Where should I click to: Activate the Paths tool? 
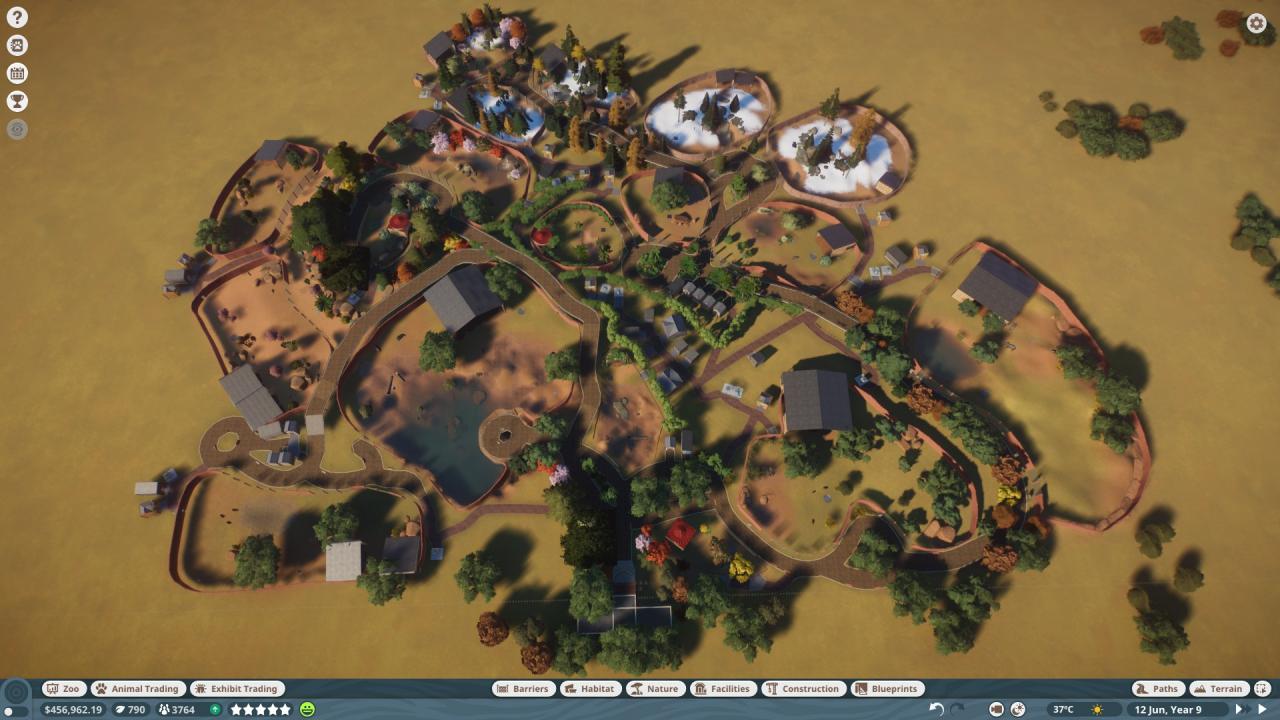1158,689
